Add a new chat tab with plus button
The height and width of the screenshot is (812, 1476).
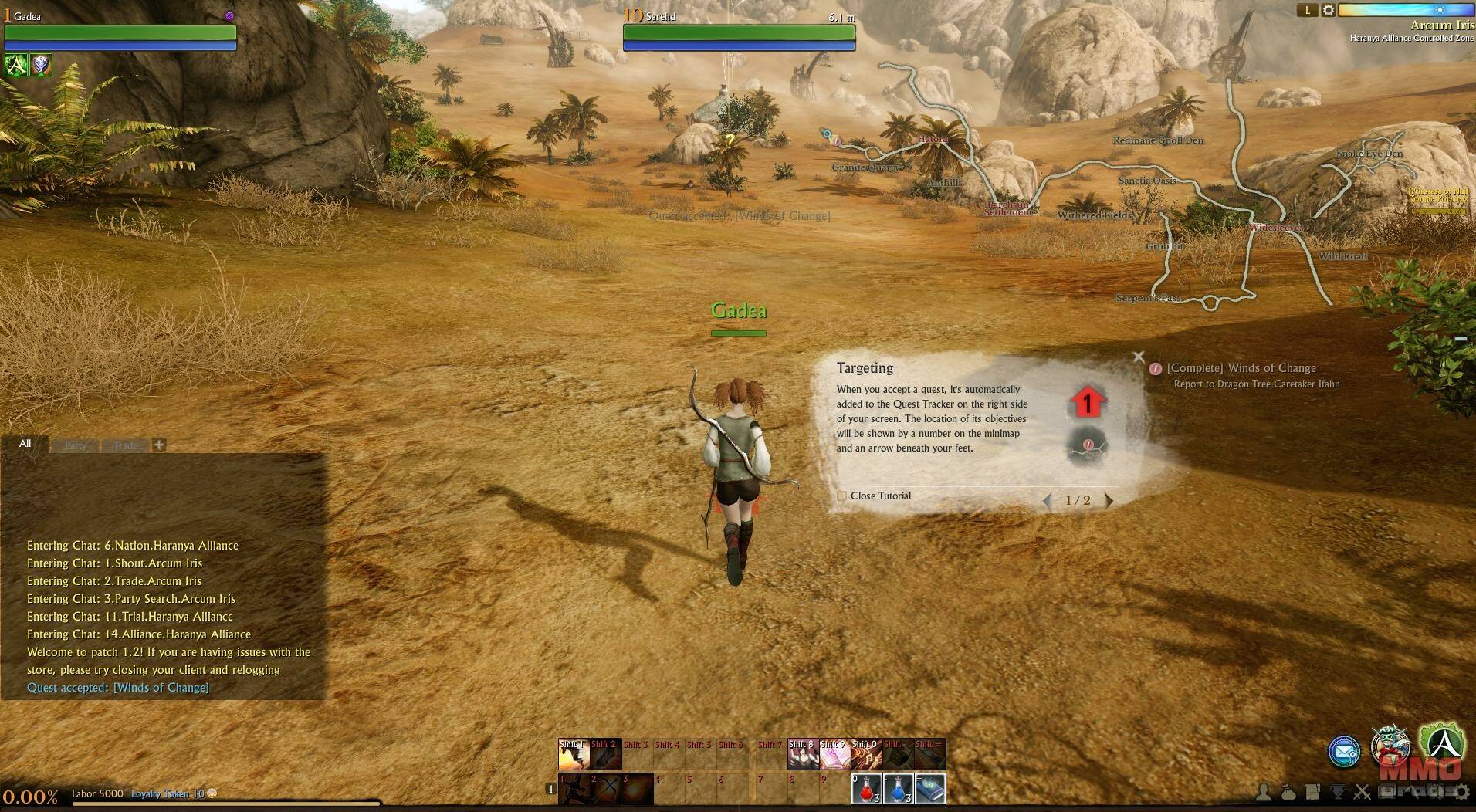(159, 445)
